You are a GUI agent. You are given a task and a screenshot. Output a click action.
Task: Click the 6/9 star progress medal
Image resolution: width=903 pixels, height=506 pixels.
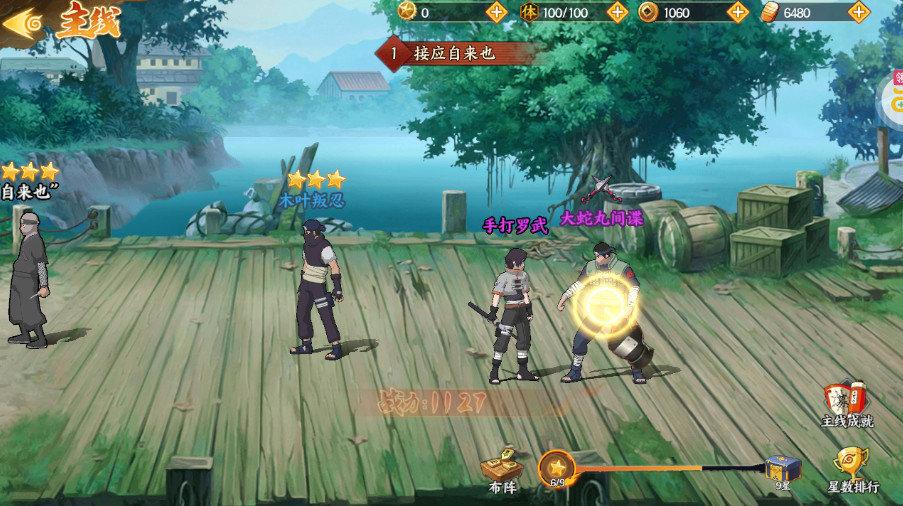pos(557,468)
